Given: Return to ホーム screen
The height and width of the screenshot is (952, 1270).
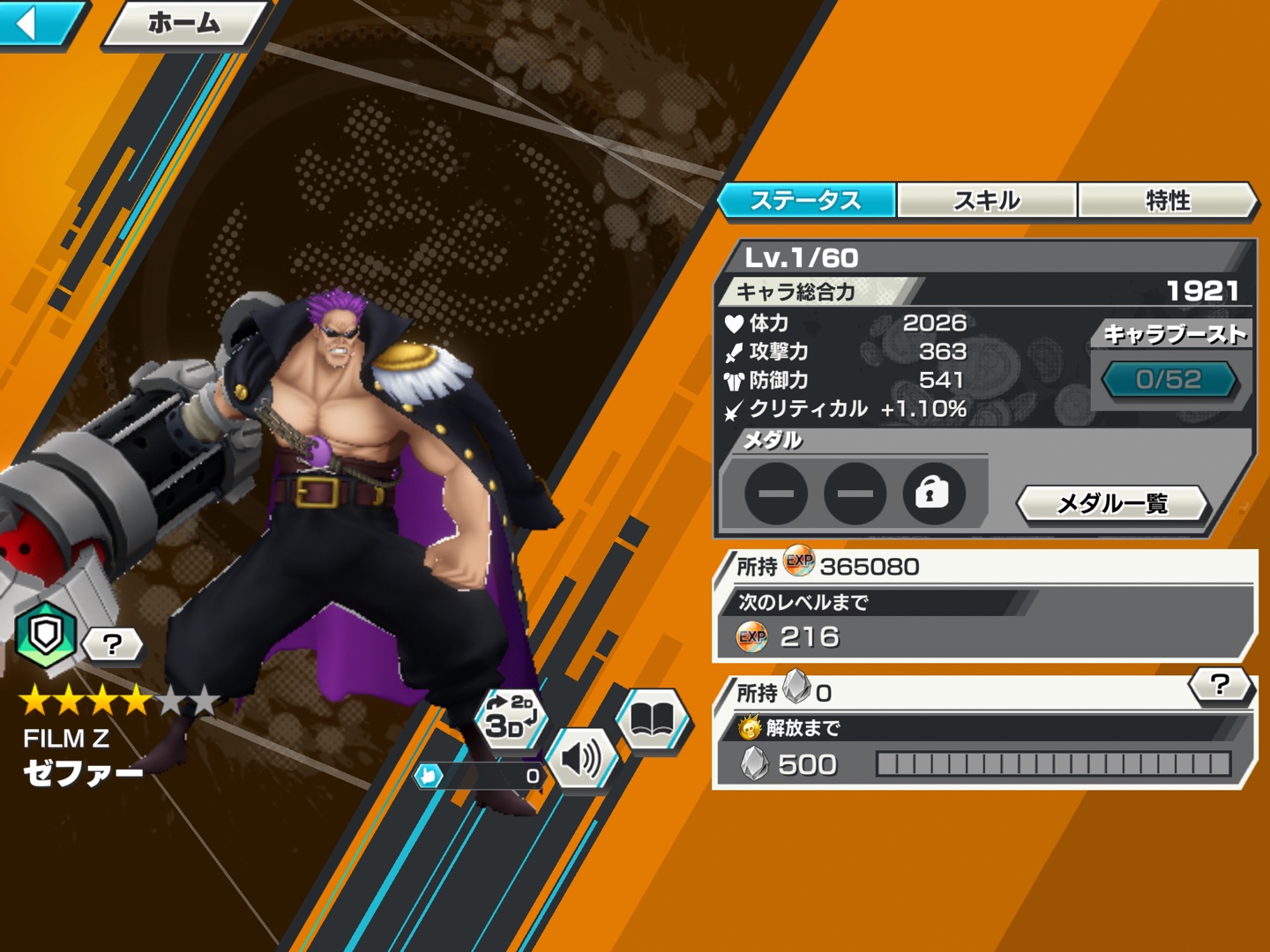Looking at the screenshot, I should pos(183,23).
